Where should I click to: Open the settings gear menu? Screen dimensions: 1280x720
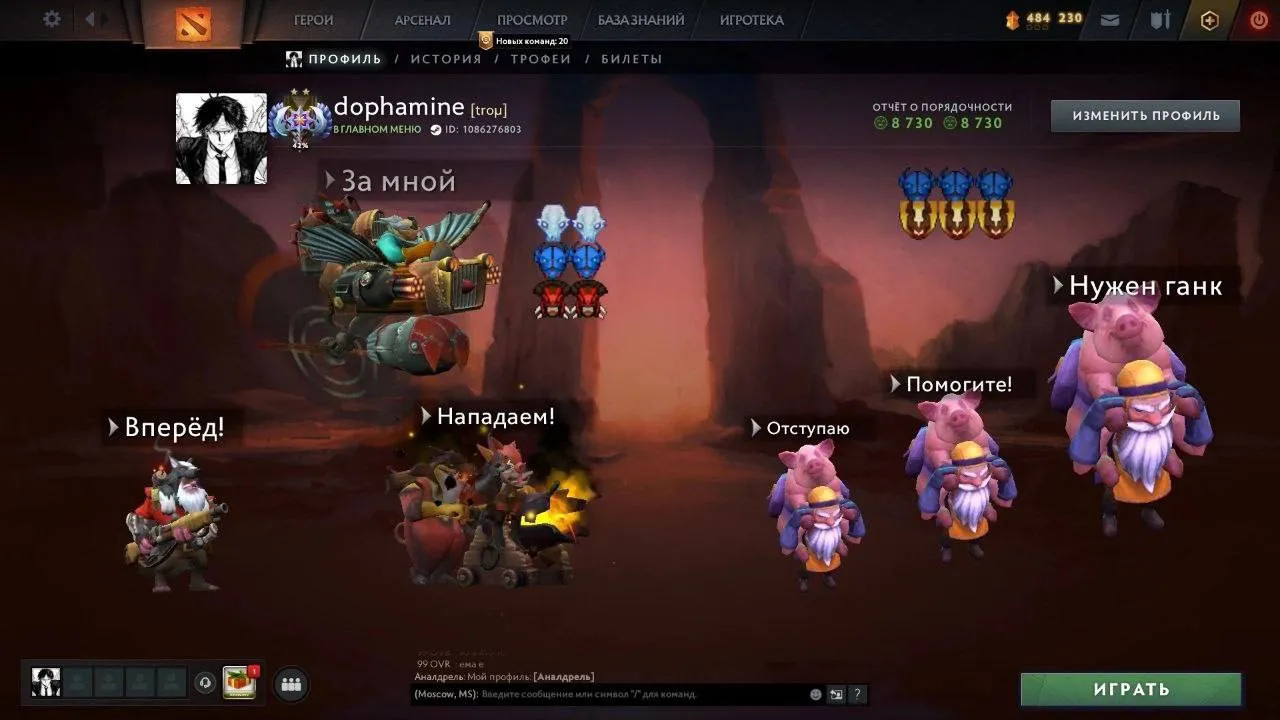click(x=52, y=19)
